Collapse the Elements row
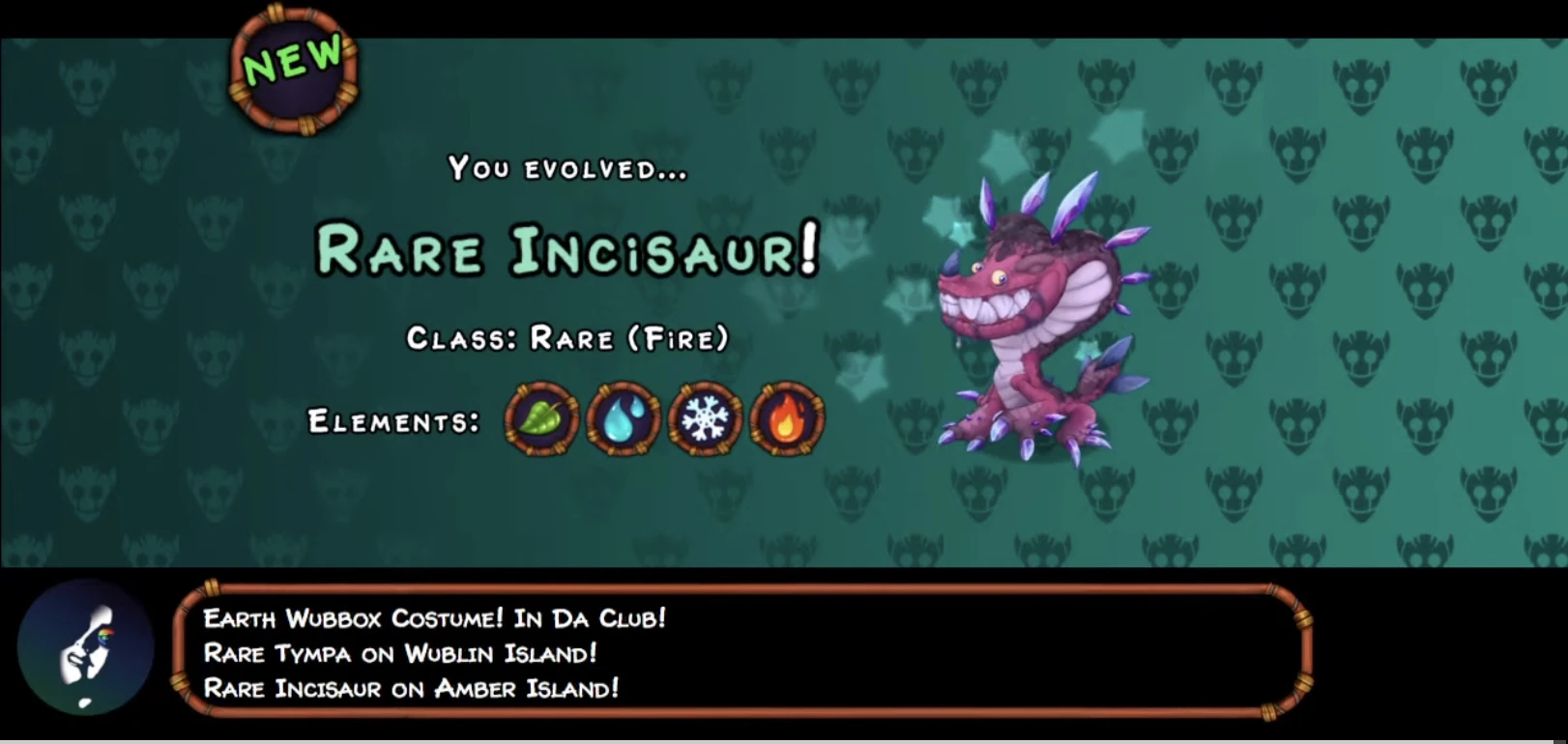Screen dimensions: 1568x744 (x=392, y=422)
